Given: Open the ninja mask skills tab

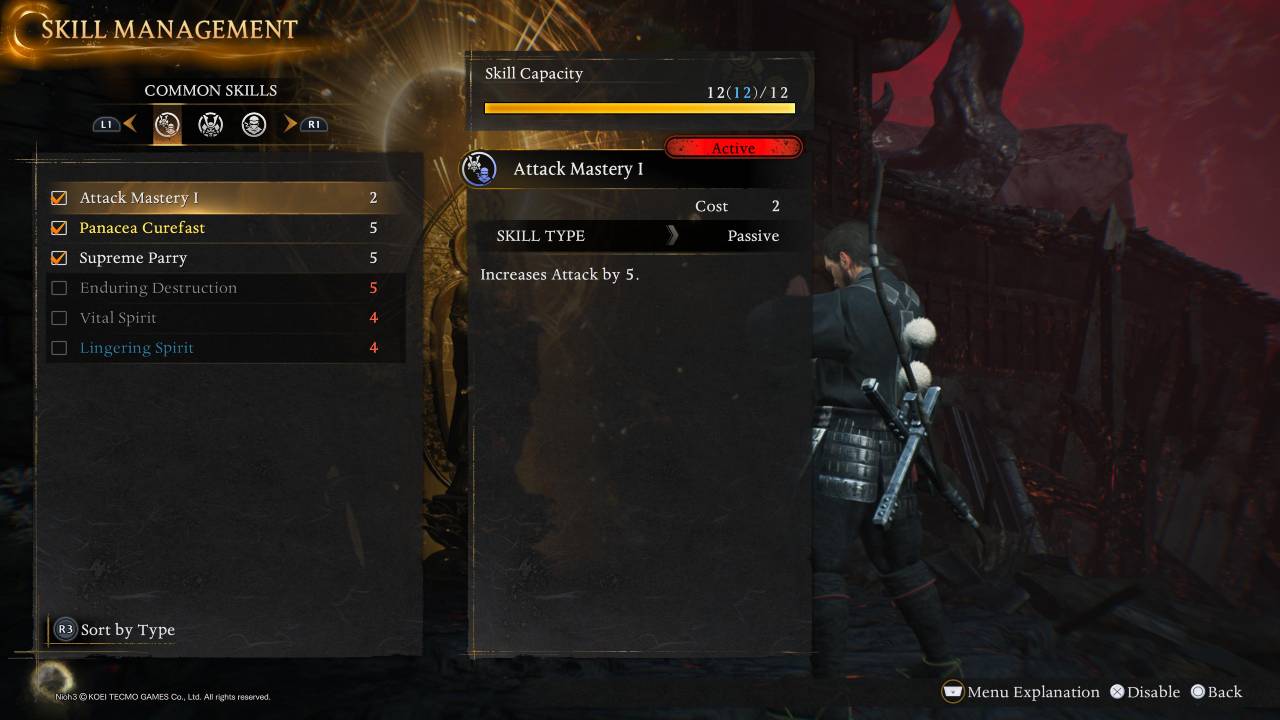Looking at the screenshot, I should coord(253,125).
